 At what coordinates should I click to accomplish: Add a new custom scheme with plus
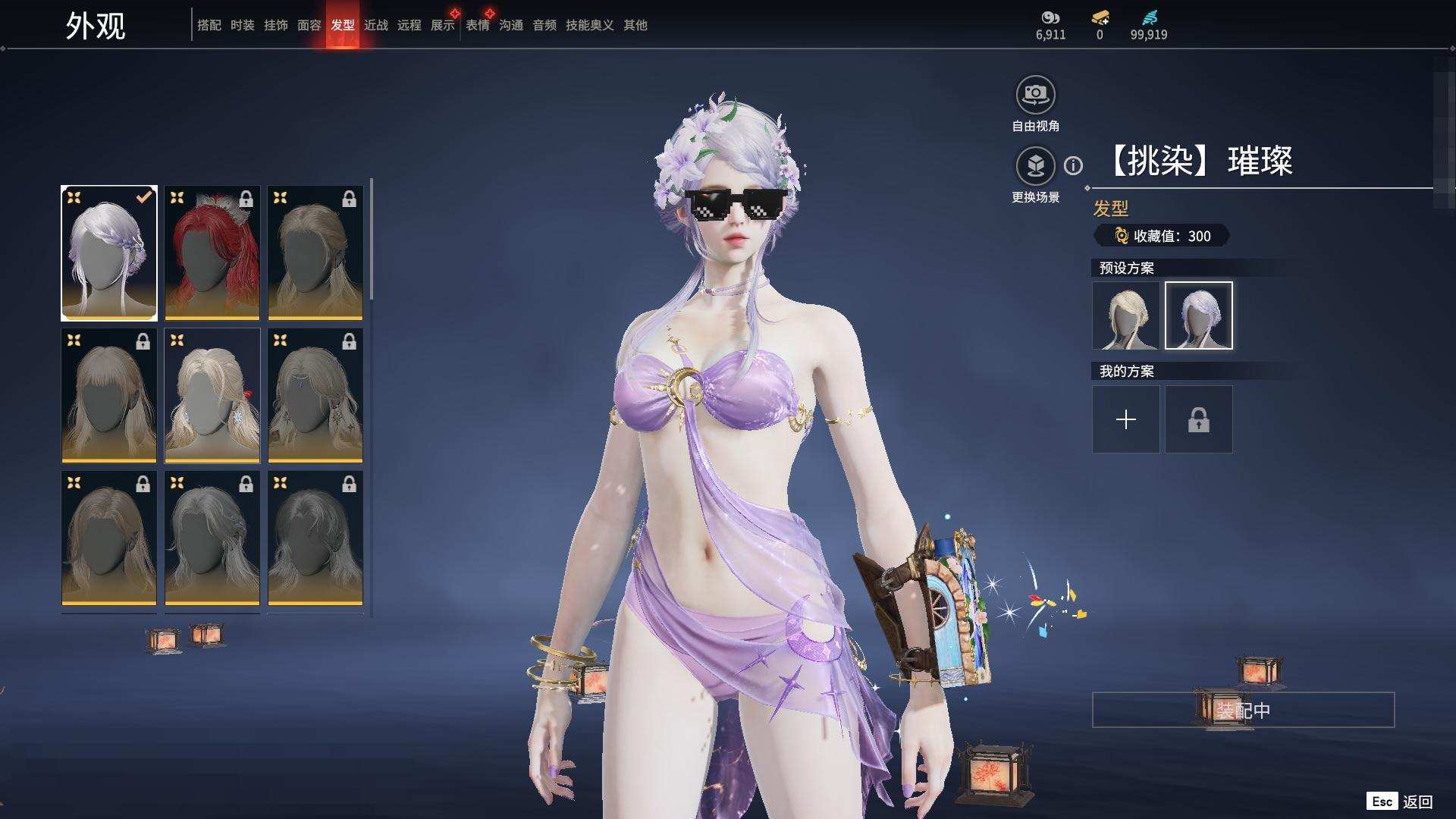[x=1126, y=419]
